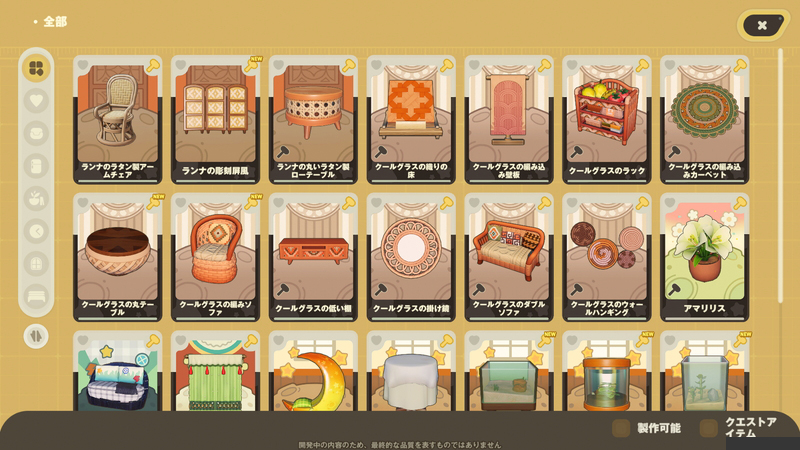
Task: Switch to the heart favorites category tab
Action: [36, 100]
